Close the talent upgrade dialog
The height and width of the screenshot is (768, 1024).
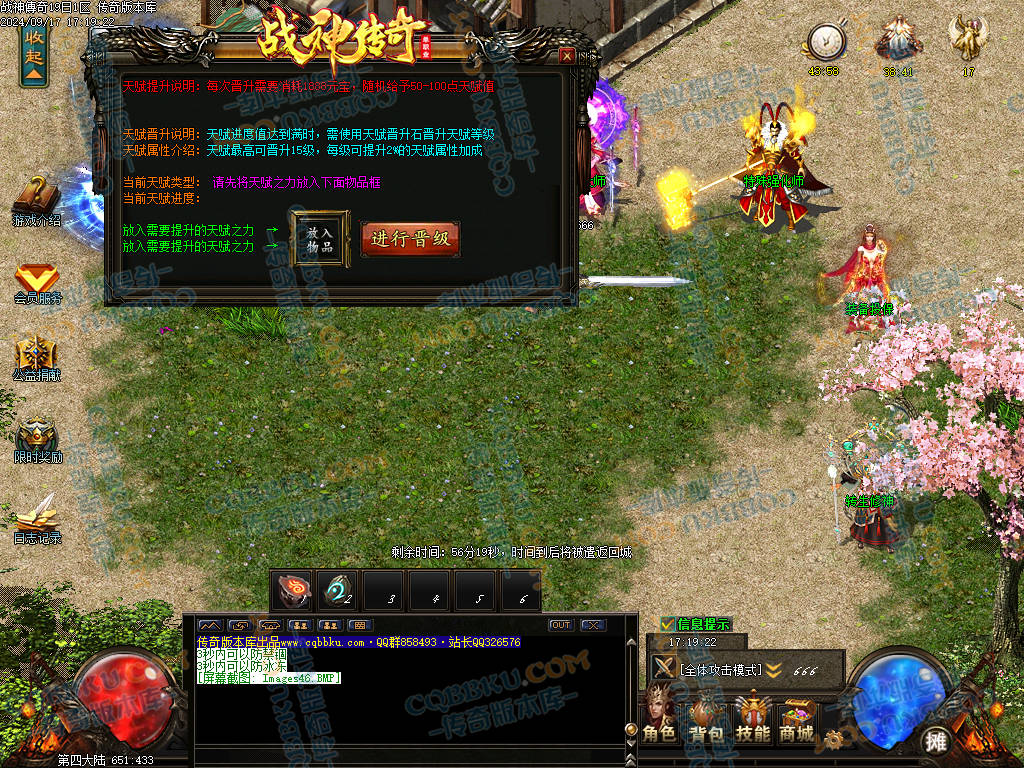click(567, 56)
